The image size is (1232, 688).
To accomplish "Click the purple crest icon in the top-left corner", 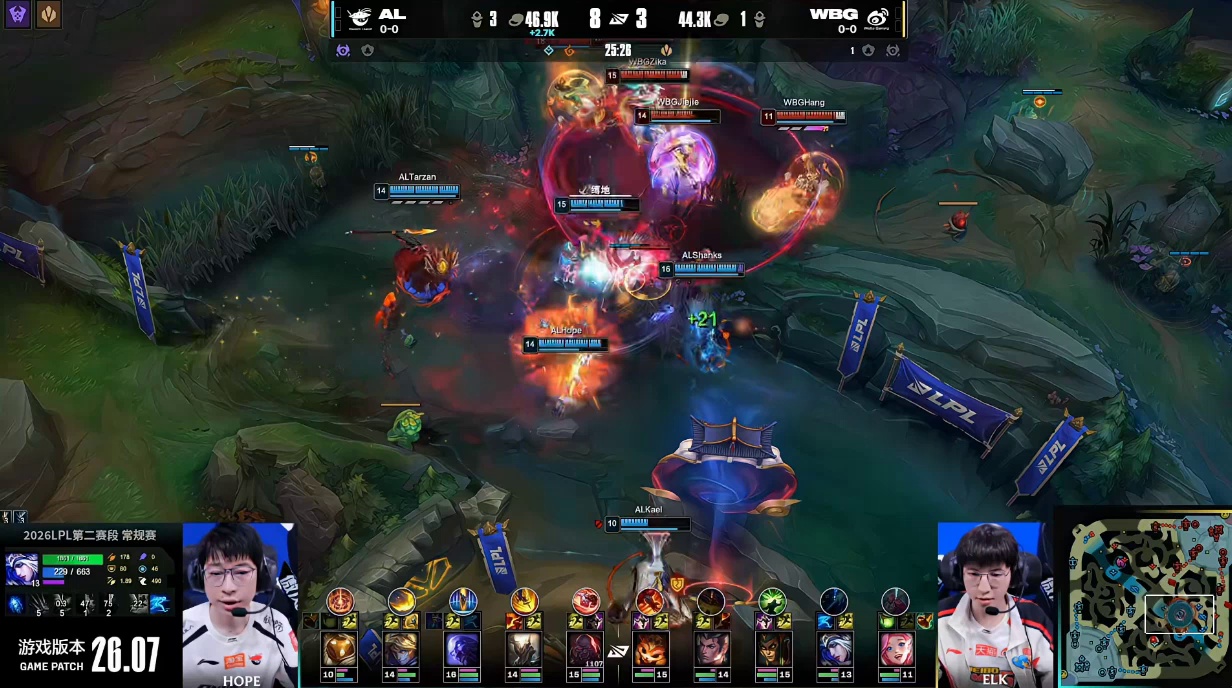I will point(17,14).
